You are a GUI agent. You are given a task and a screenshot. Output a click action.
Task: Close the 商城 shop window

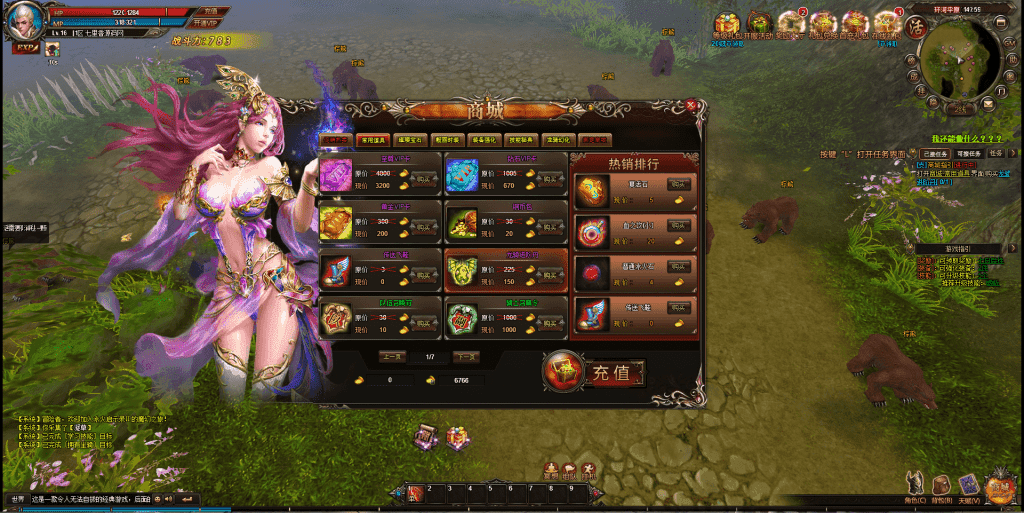691,104
